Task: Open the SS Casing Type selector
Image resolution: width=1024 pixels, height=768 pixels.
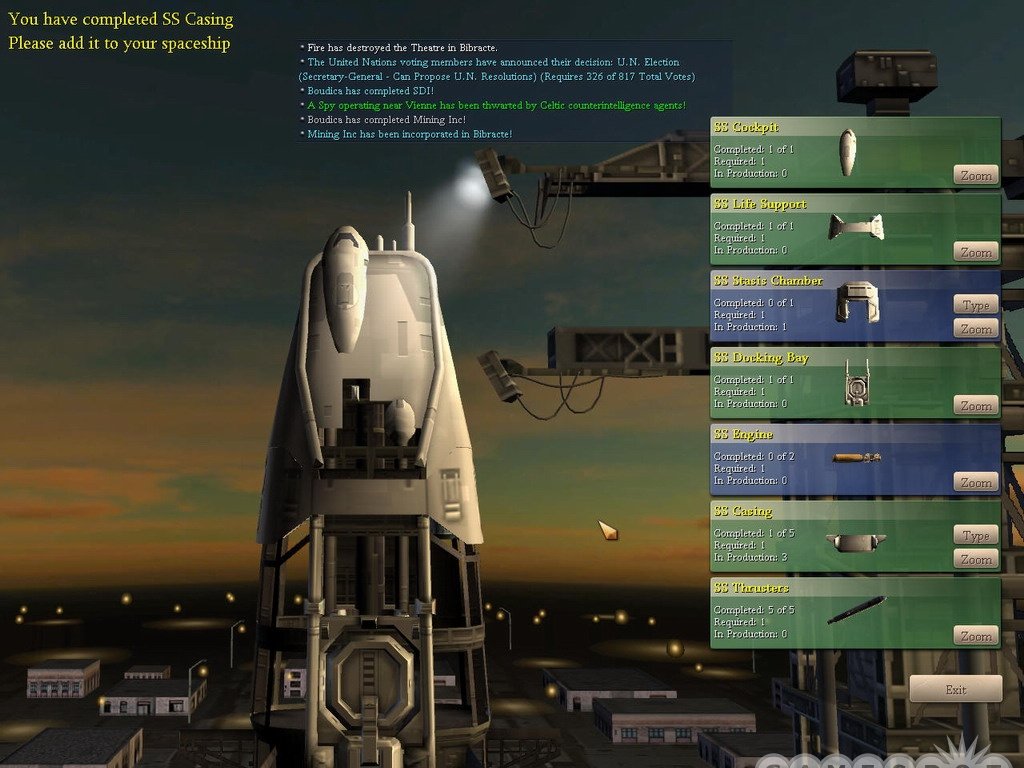Action: point(976,535)
